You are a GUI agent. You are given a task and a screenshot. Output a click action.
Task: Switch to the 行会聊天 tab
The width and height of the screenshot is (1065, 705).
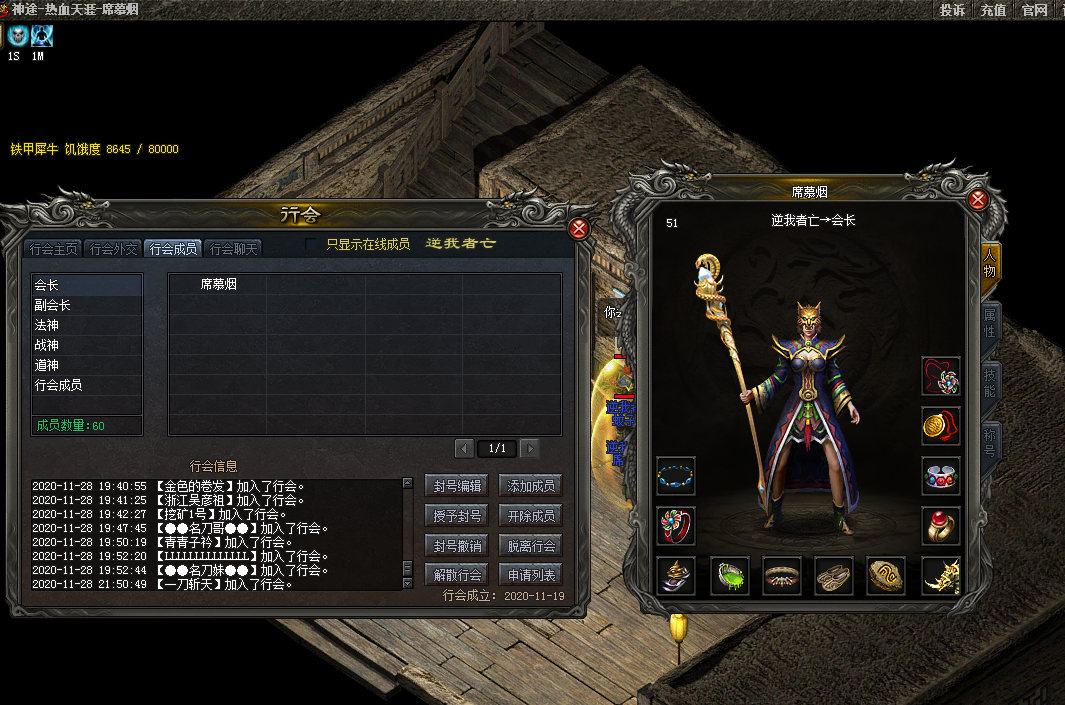point(234,249)
